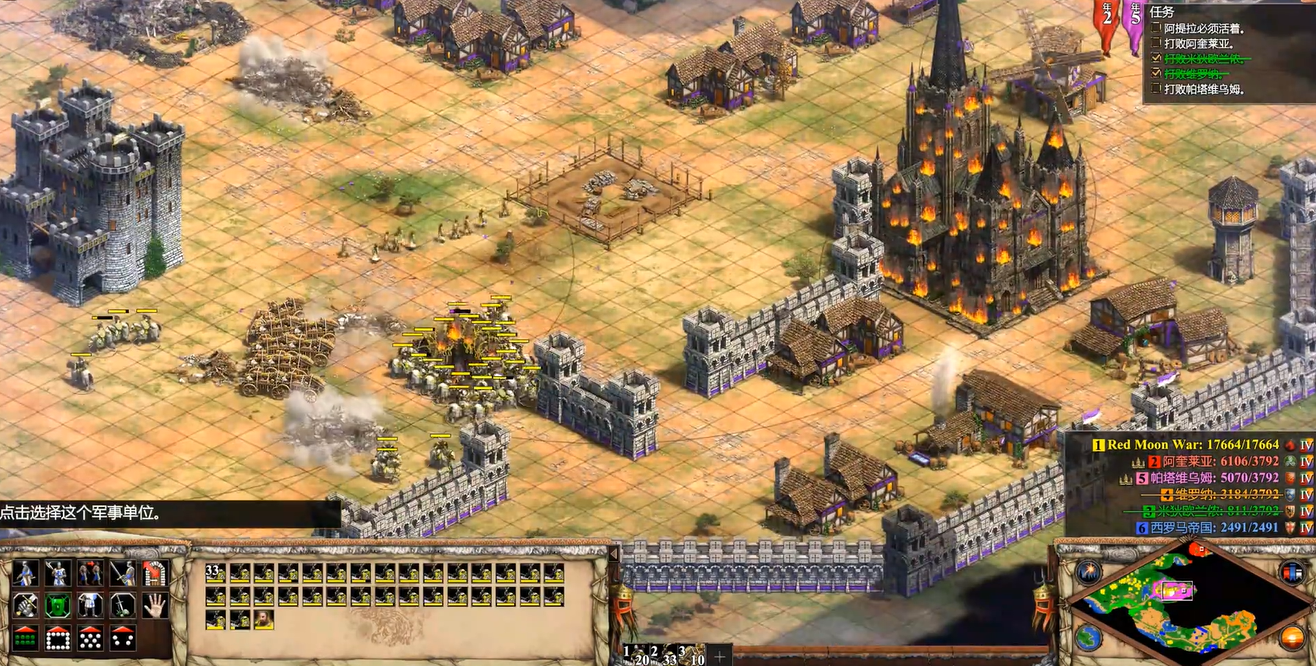
Task: Select the bearded hero unit portrait
Action: [264, 619]
